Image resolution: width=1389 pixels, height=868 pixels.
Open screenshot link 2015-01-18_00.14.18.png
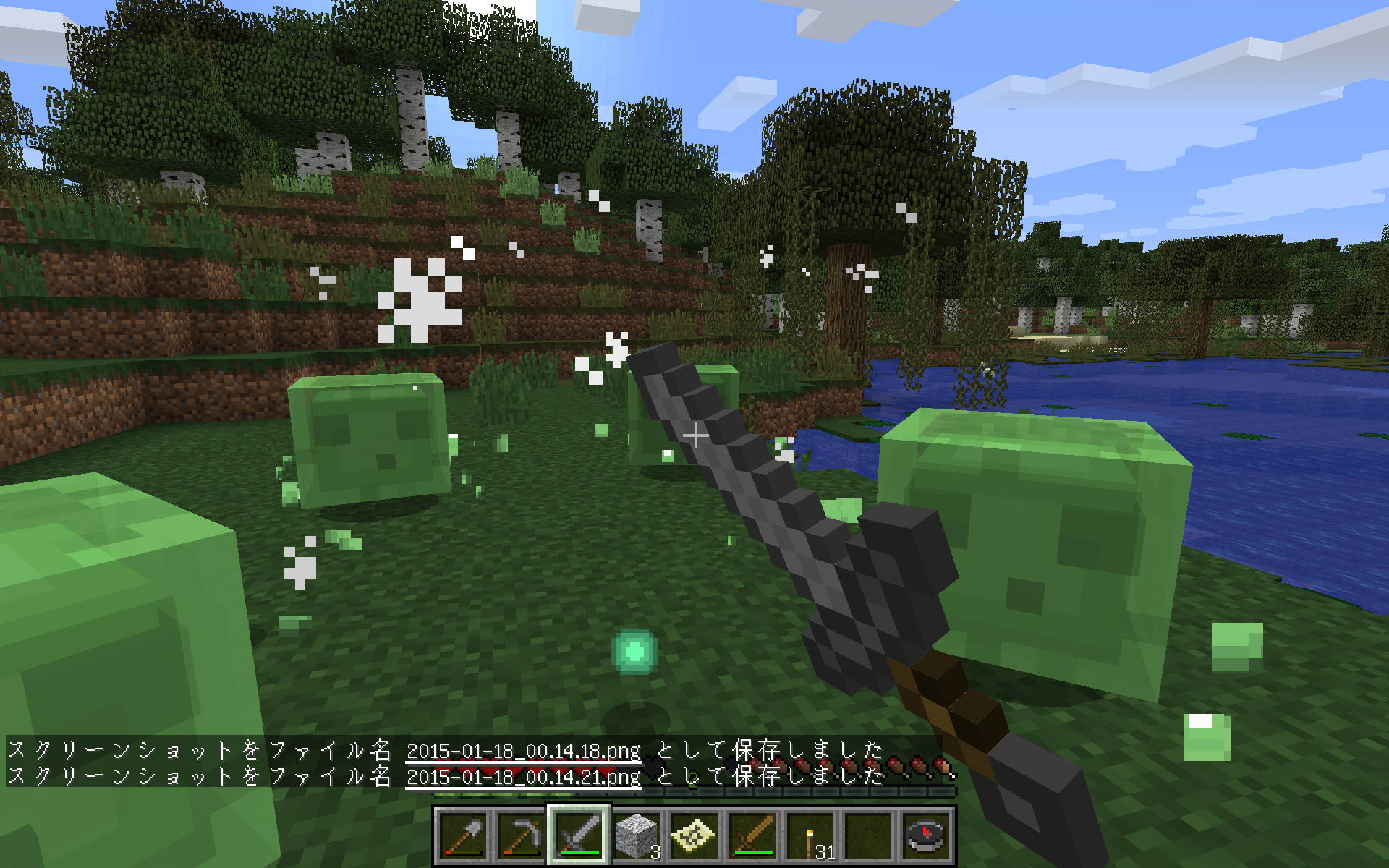point(523,751)
